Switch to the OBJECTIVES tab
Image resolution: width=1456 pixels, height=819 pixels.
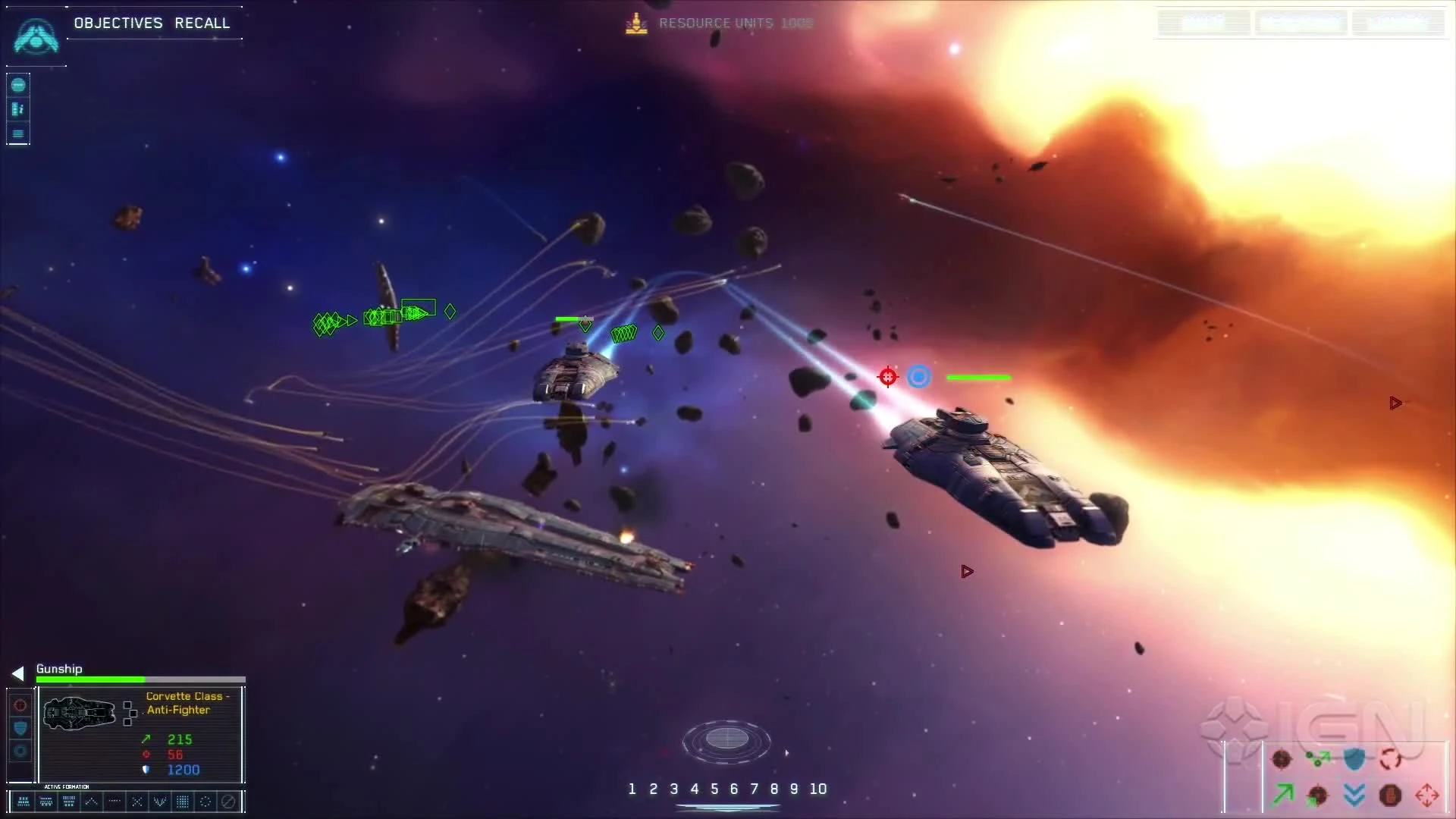pos(118,23)
